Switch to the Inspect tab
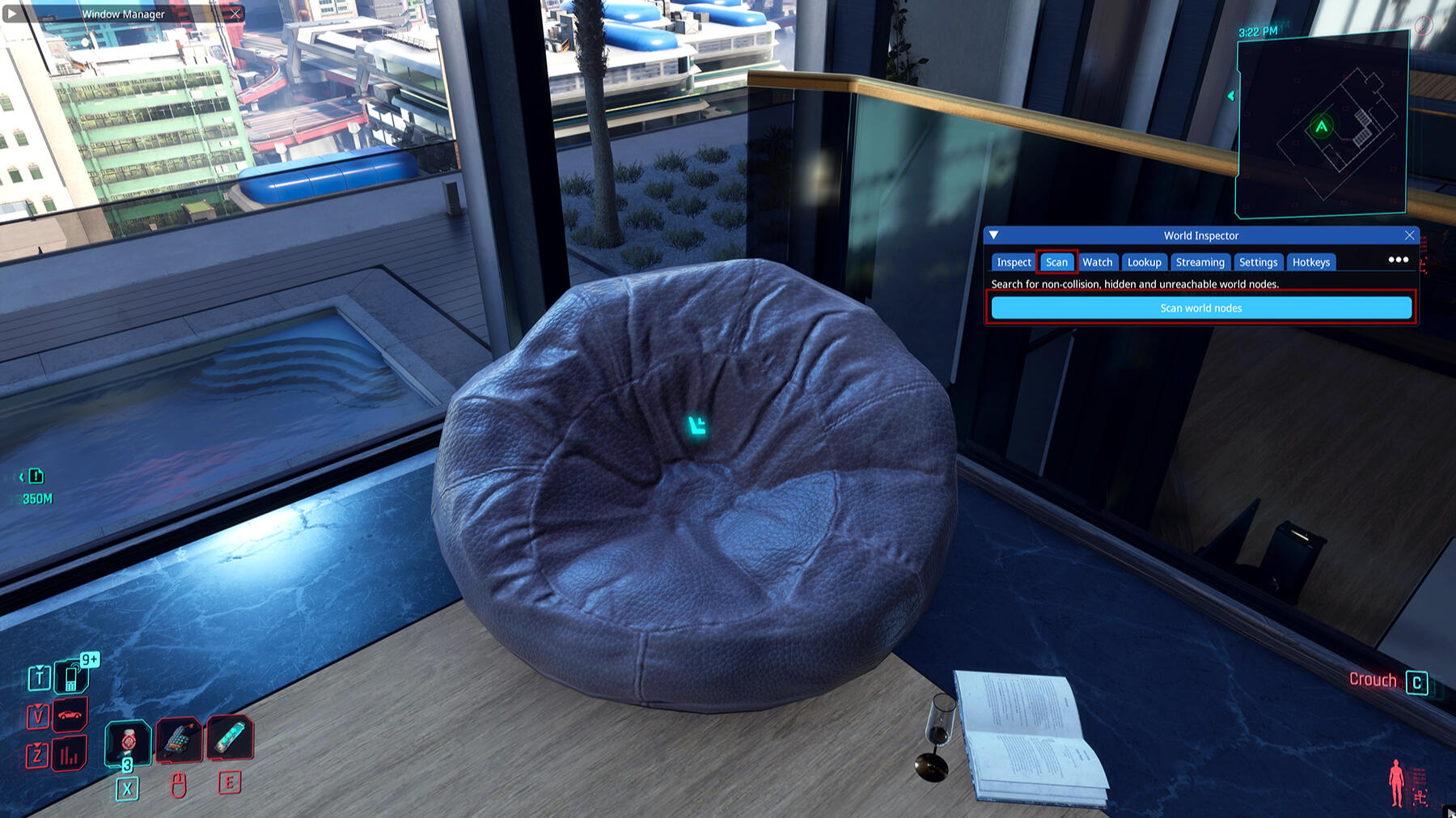The image size is (1456, 818). [1014, 262]
